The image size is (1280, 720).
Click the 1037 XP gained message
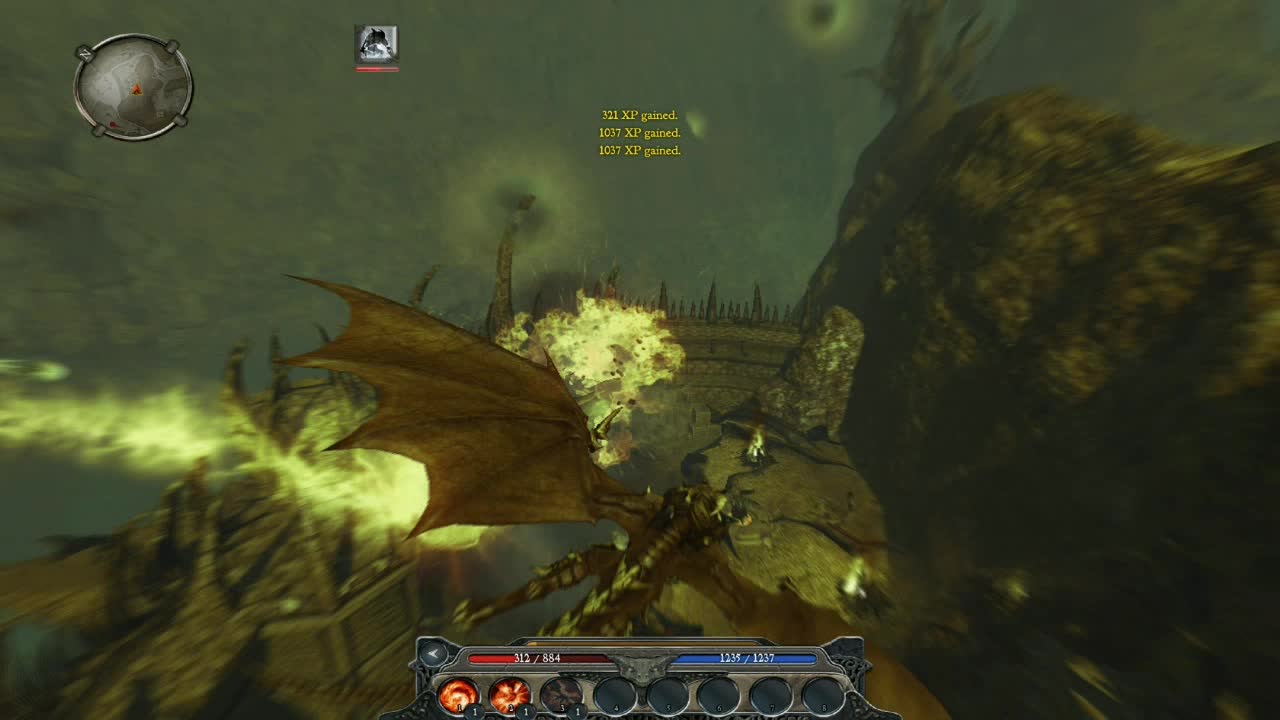coord(637,132)
